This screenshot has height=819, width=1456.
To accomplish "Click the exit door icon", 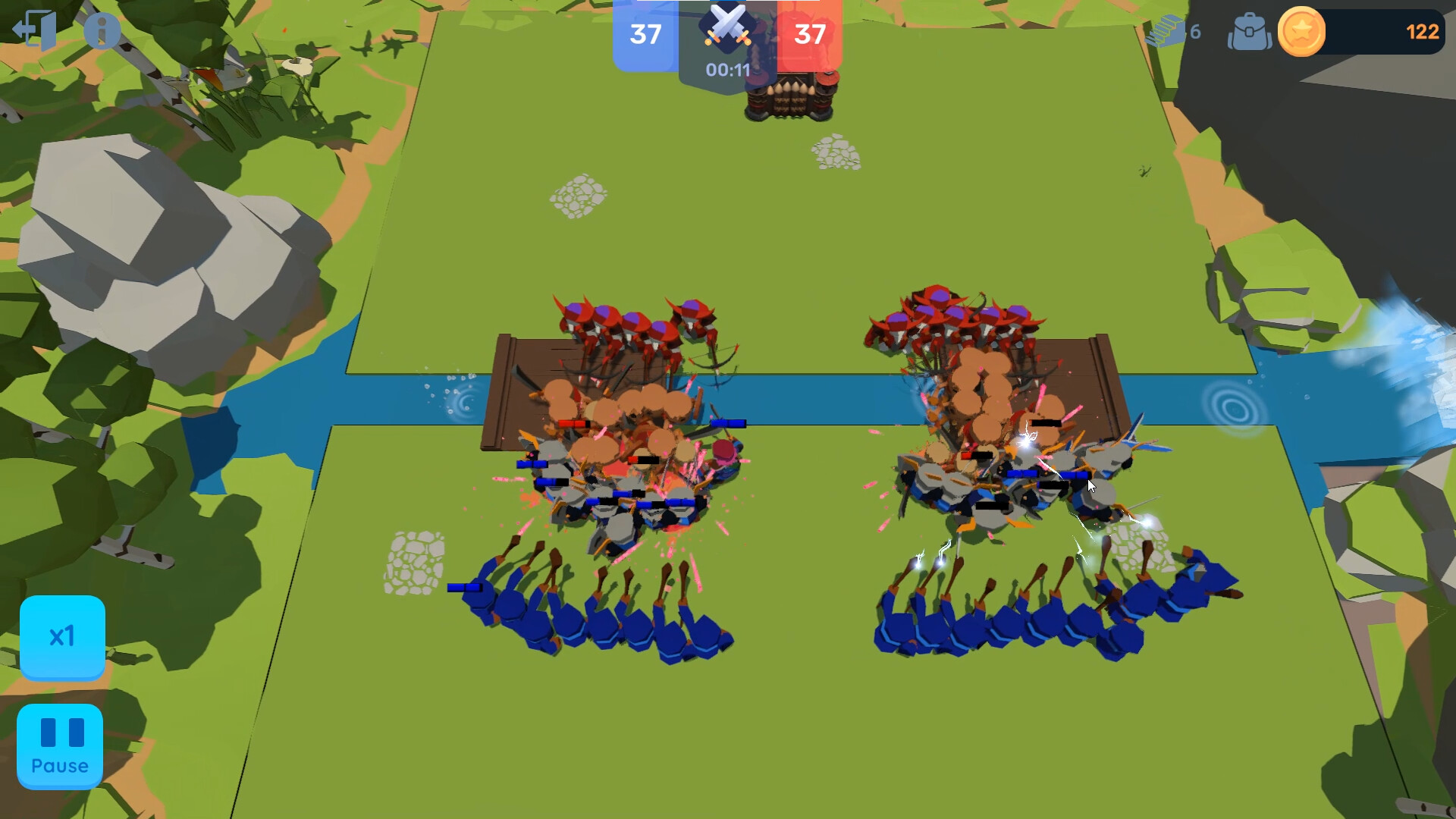I will click(33, 28).
